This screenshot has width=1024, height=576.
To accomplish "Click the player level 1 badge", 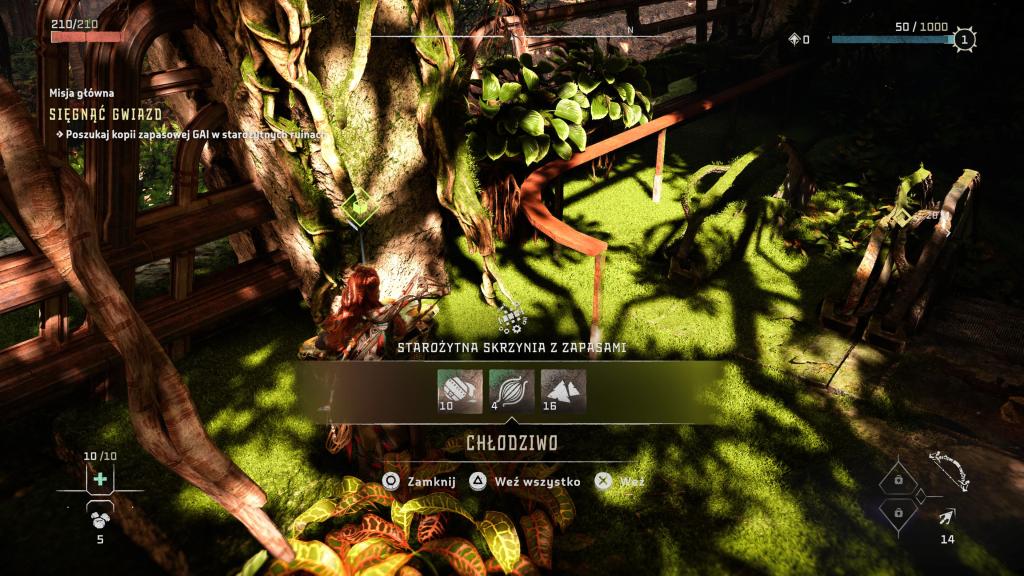I will pyautogui.click(x=964, y=40).
